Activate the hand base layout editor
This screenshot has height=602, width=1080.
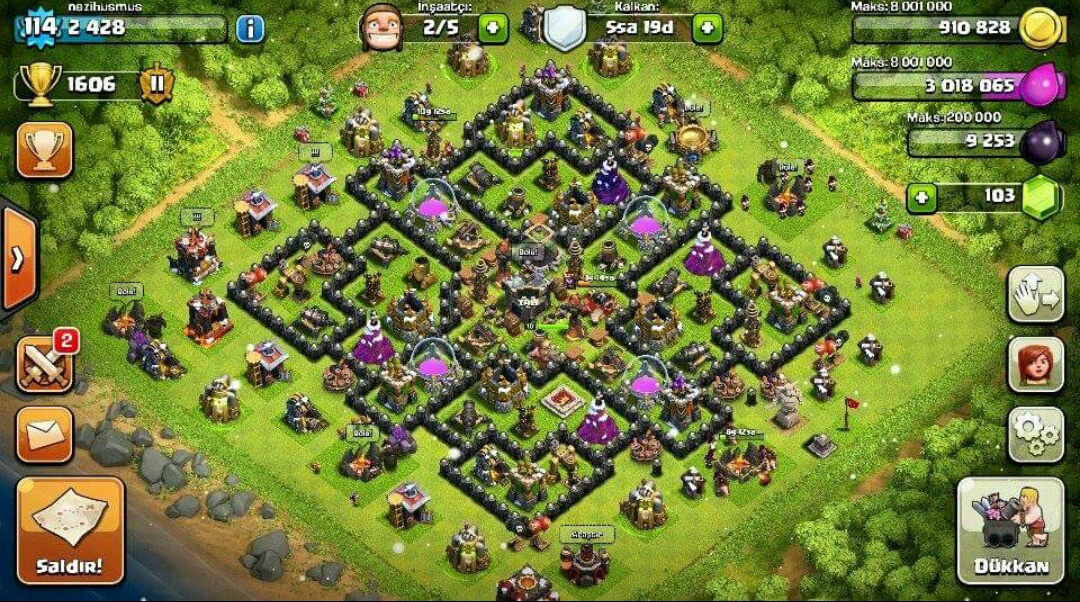click(x=1034, y=294)
